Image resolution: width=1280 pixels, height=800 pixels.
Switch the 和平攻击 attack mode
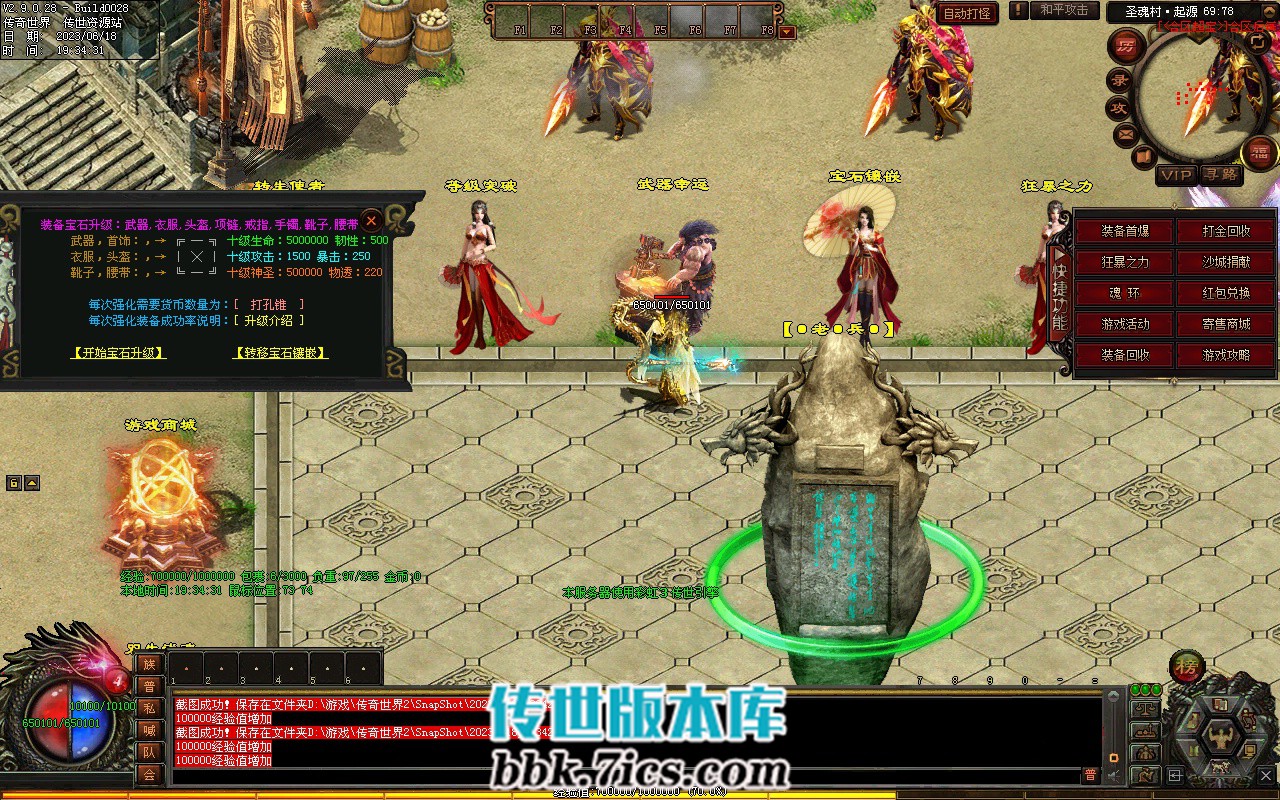tap(1063, 10)
